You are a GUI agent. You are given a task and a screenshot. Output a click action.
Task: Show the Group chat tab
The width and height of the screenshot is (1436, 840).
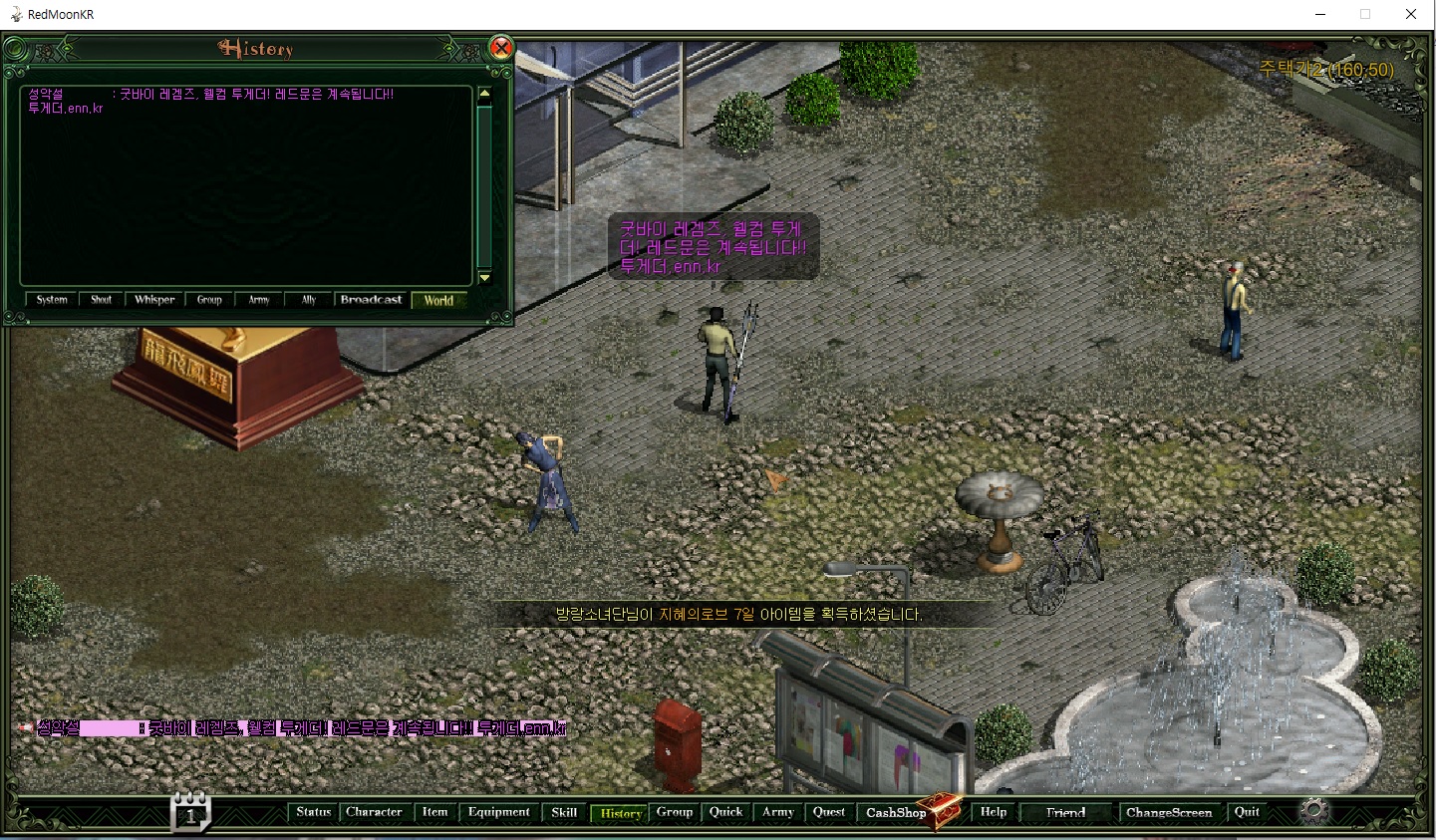tap(209, 300)
